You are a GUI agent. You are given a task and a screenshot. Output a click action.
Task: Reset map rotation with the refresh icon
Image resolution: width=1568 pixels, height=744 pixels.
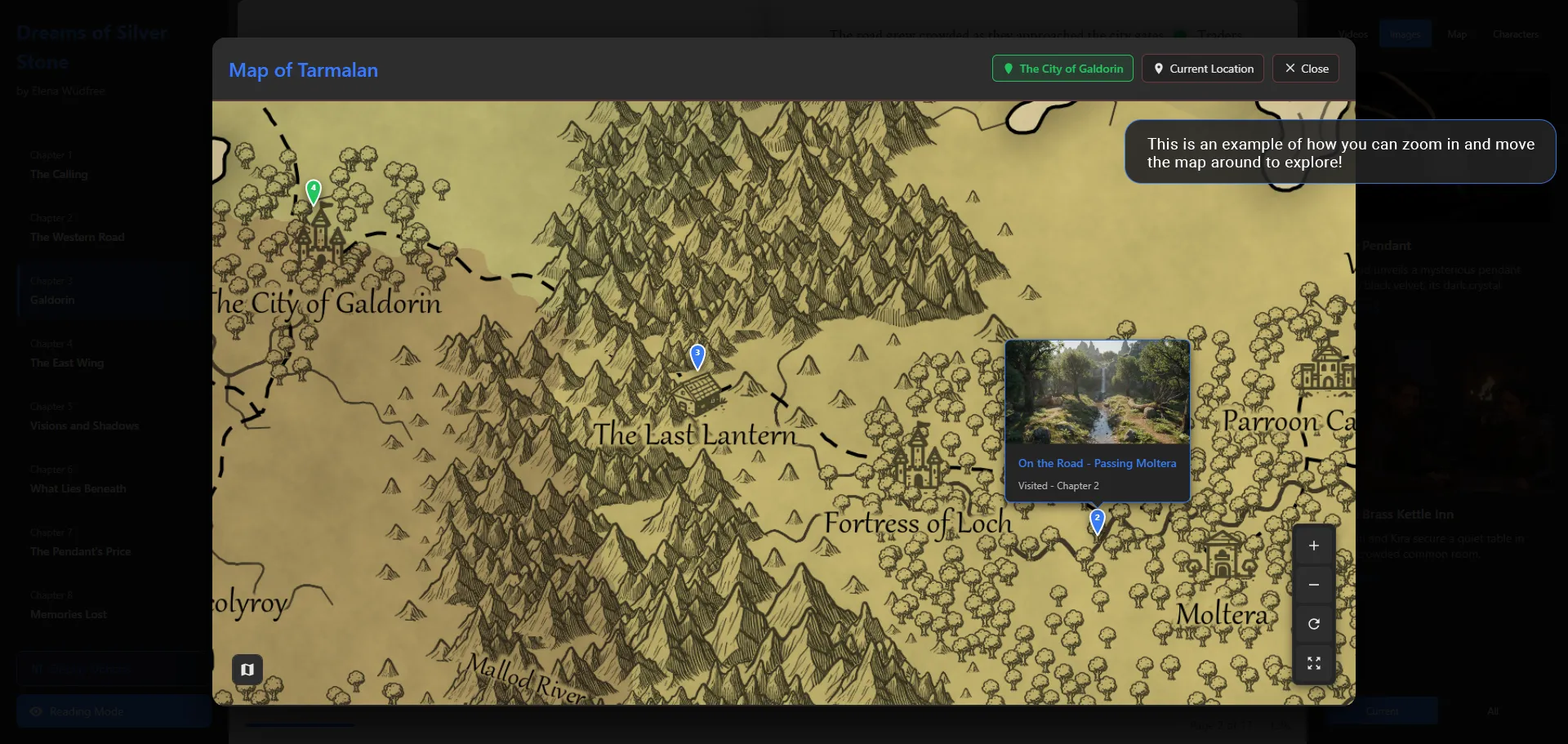(1313, 624)
